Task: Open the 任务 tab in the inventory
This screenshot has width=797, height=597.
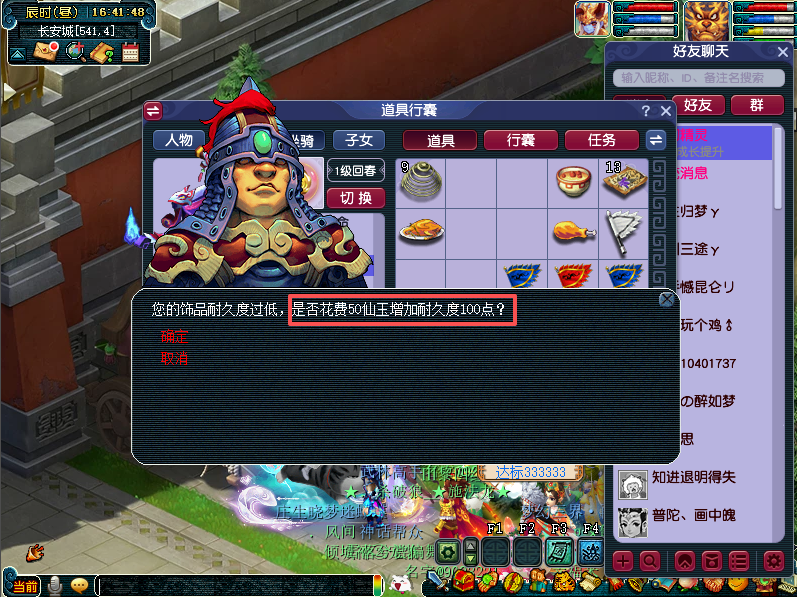Action: tap(602, 140)
